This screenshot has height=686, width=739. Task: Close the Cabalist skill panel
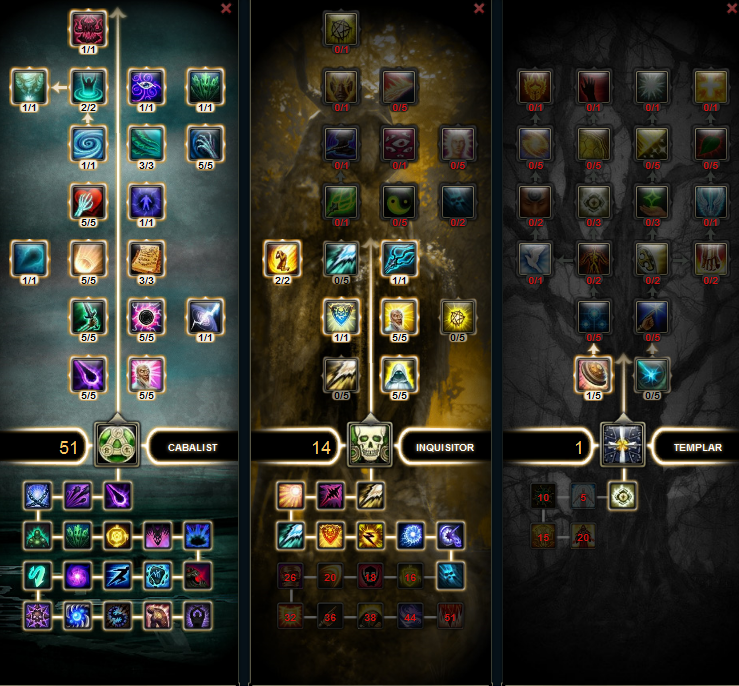[x=226, y=8]
